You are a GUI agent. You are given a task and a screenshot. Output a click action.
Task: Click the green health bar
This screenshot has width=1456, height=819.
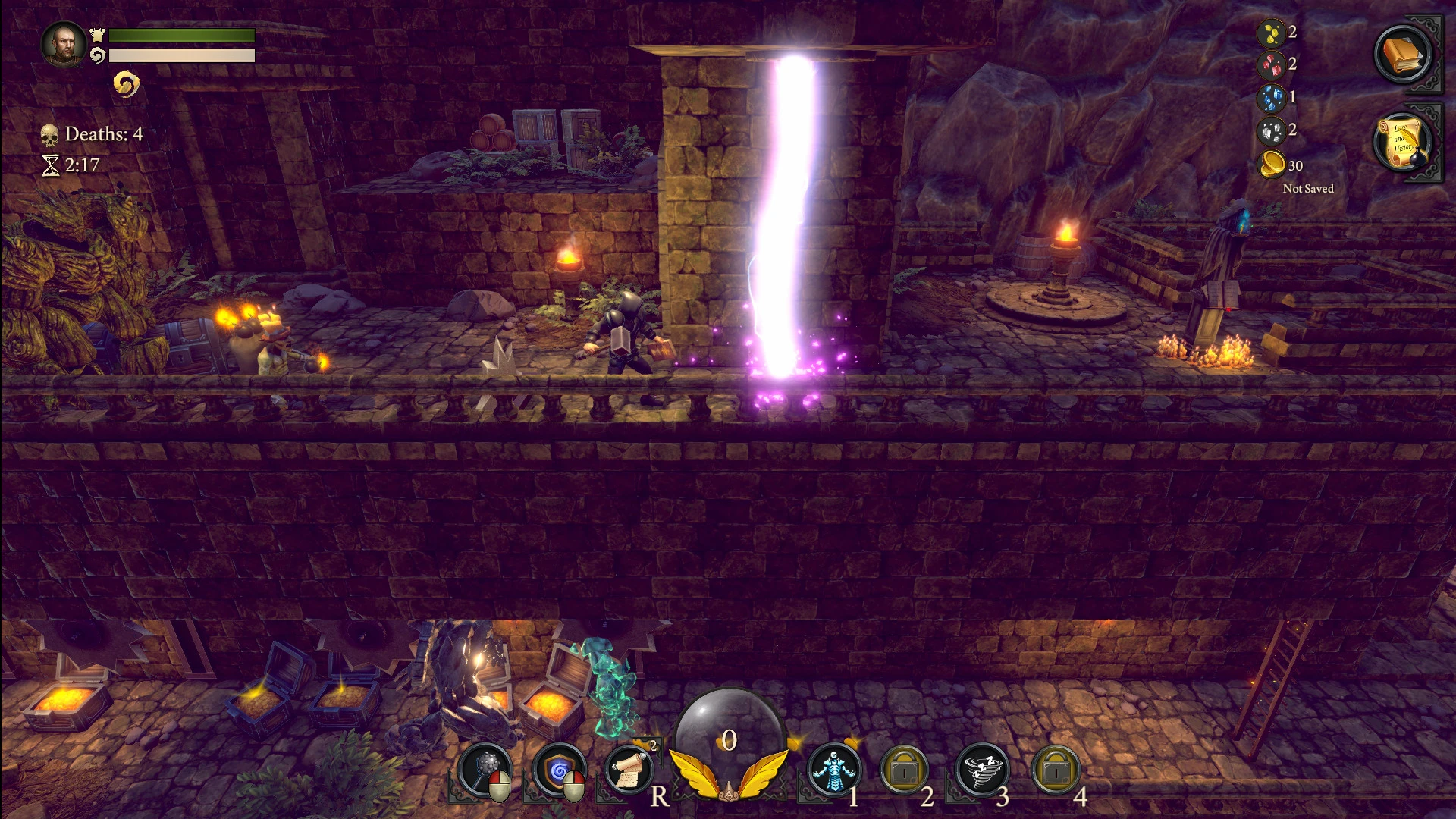click(x=180, y=35)
